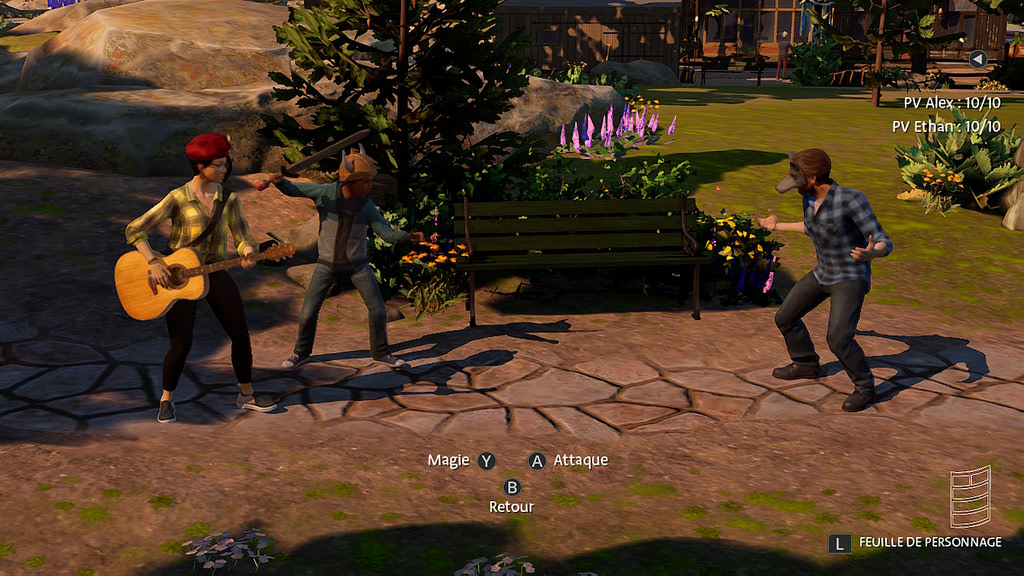Click the round arrow icon above PV
This screenshot has width=1024, height=576.
coord(978,59)
